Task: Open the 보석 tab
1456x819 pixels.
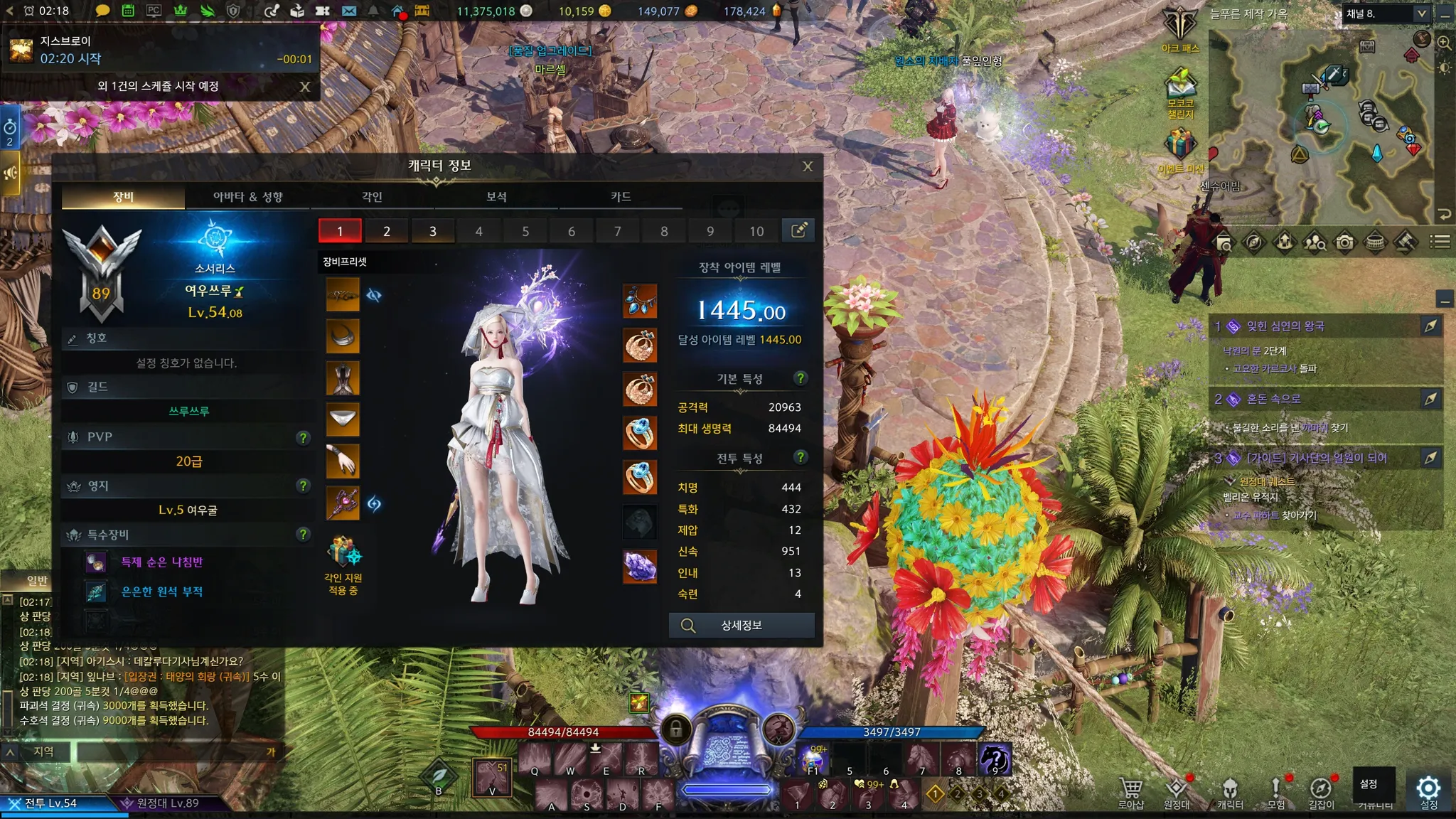Action: 496,196
